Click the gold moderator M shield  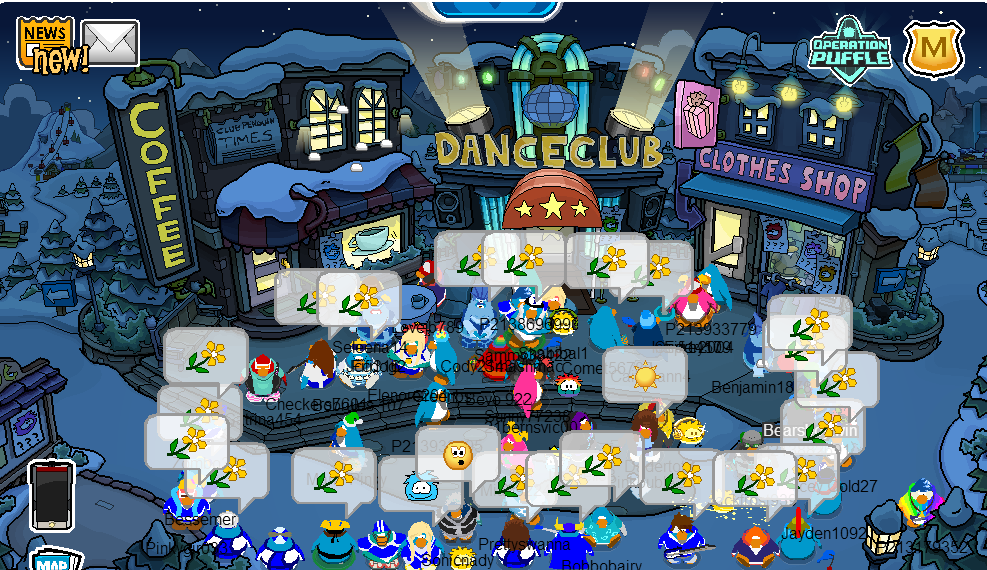pyautogui.click(x=933, y=47)
